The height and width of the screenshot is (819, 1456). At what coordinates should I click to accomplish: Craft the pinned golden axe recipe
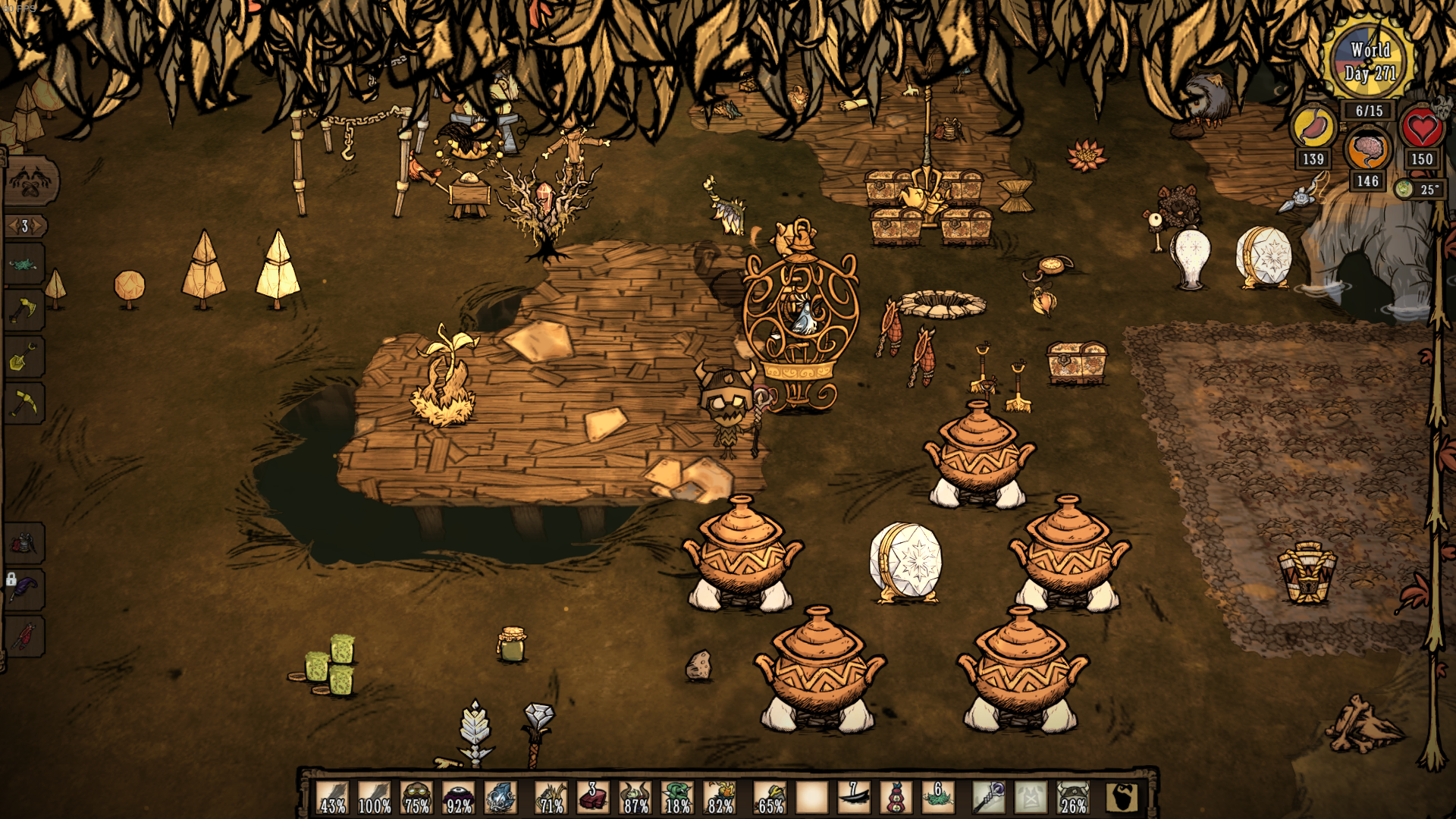click(23, 310)
